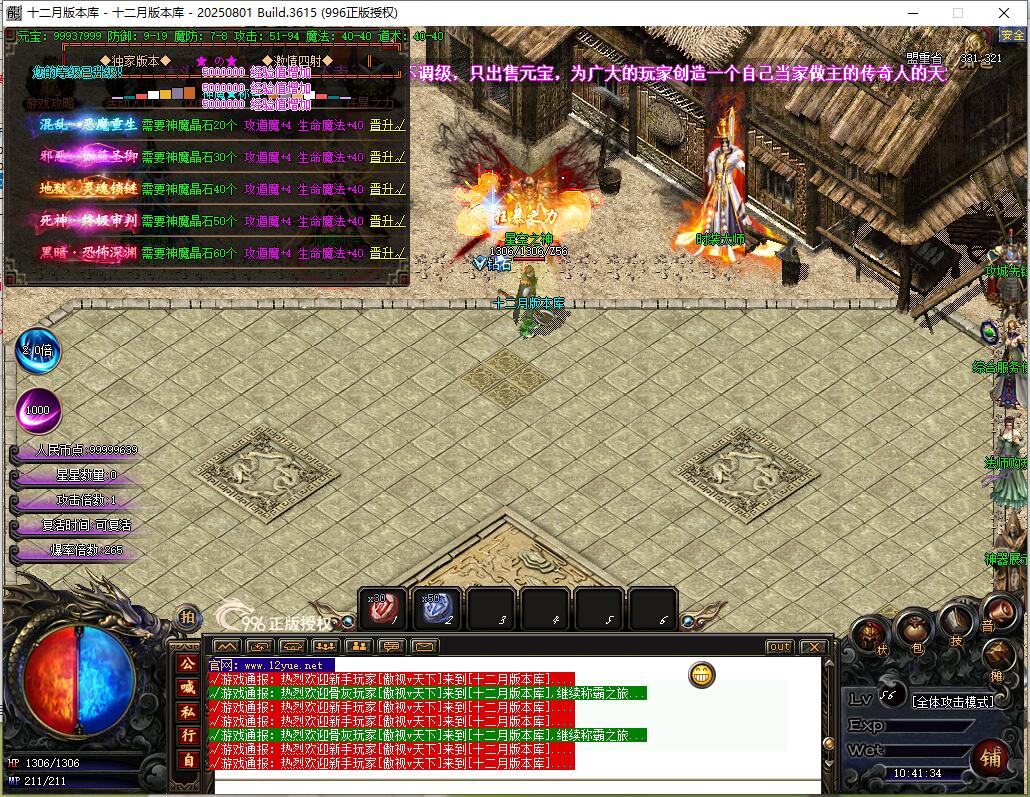Click the chat window's out button
Viewport: 1030px width, 797px height.
[x=779, y=647]
